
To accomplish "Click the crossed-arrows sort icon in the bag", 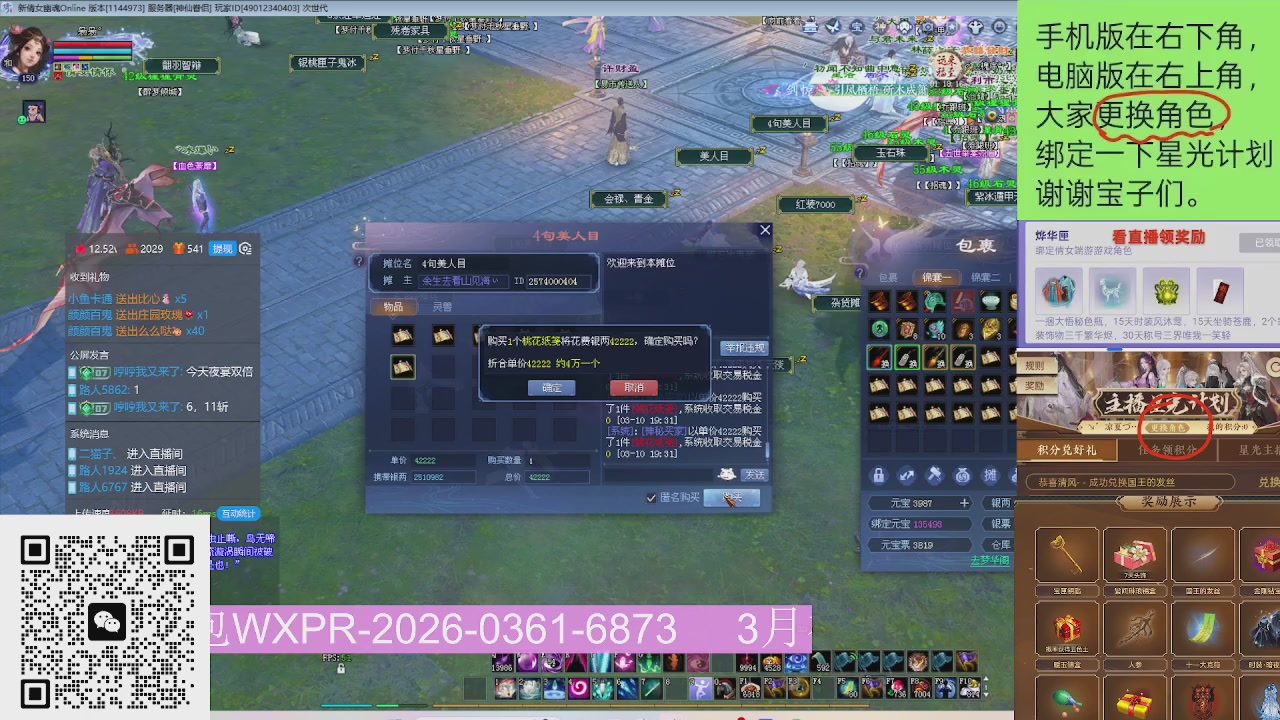I will pos(904,475).
